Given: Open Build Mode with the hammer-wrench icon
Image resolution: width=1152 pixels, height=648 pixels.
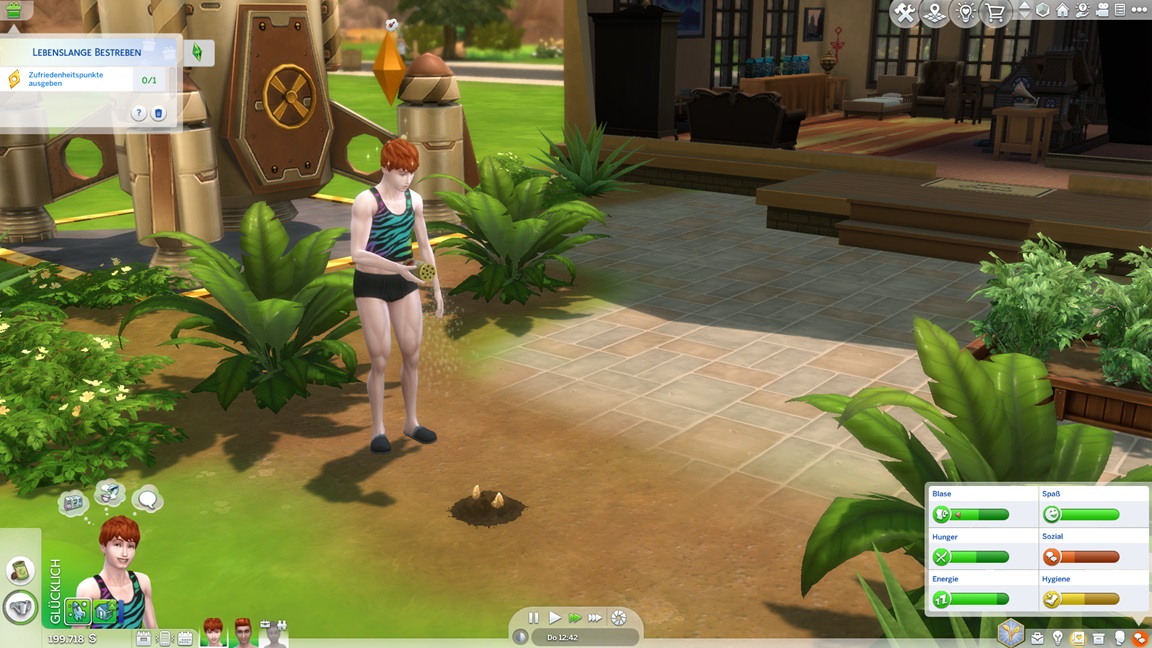Looking at the screenshot, I should click(x=904, y=13).
